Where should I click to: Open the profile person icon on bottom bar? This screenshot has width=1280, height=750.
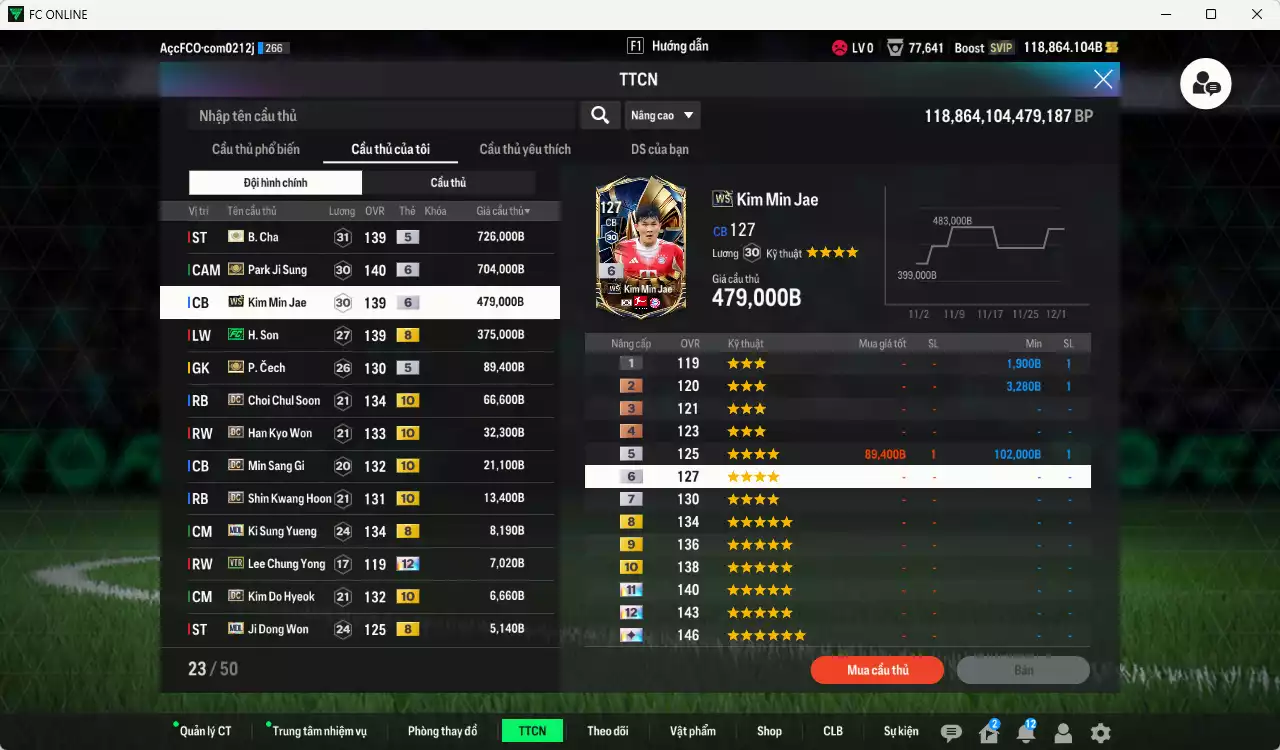1063,733
